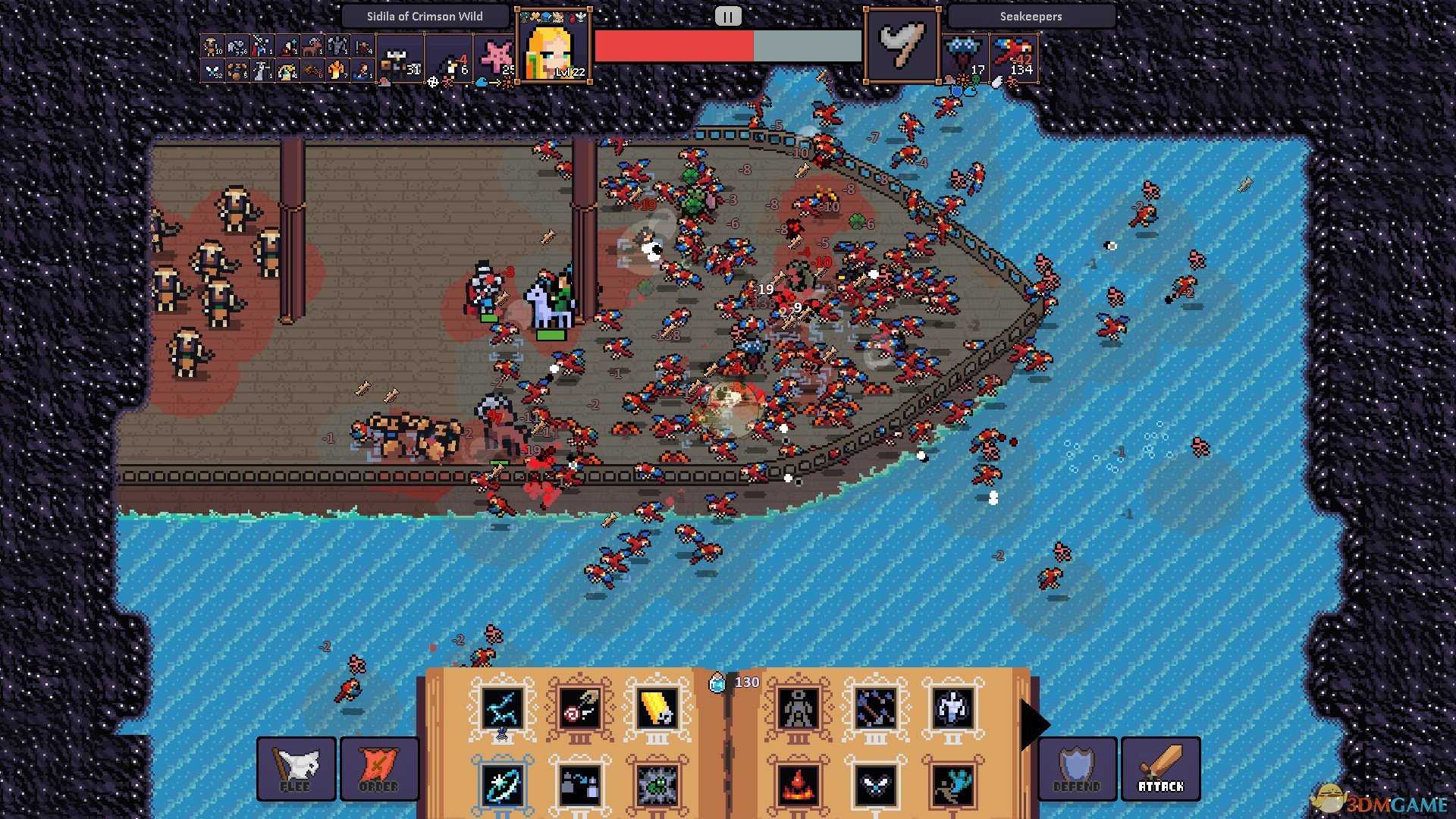
Task: Click the Flee white flag button
Action: coord(296,768)
